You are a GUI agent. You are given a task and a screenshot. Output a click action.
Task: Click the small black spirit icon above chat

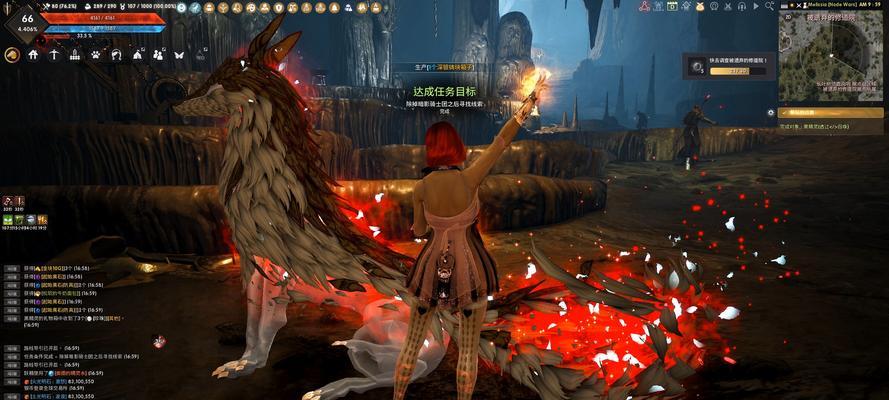point(159,341)
